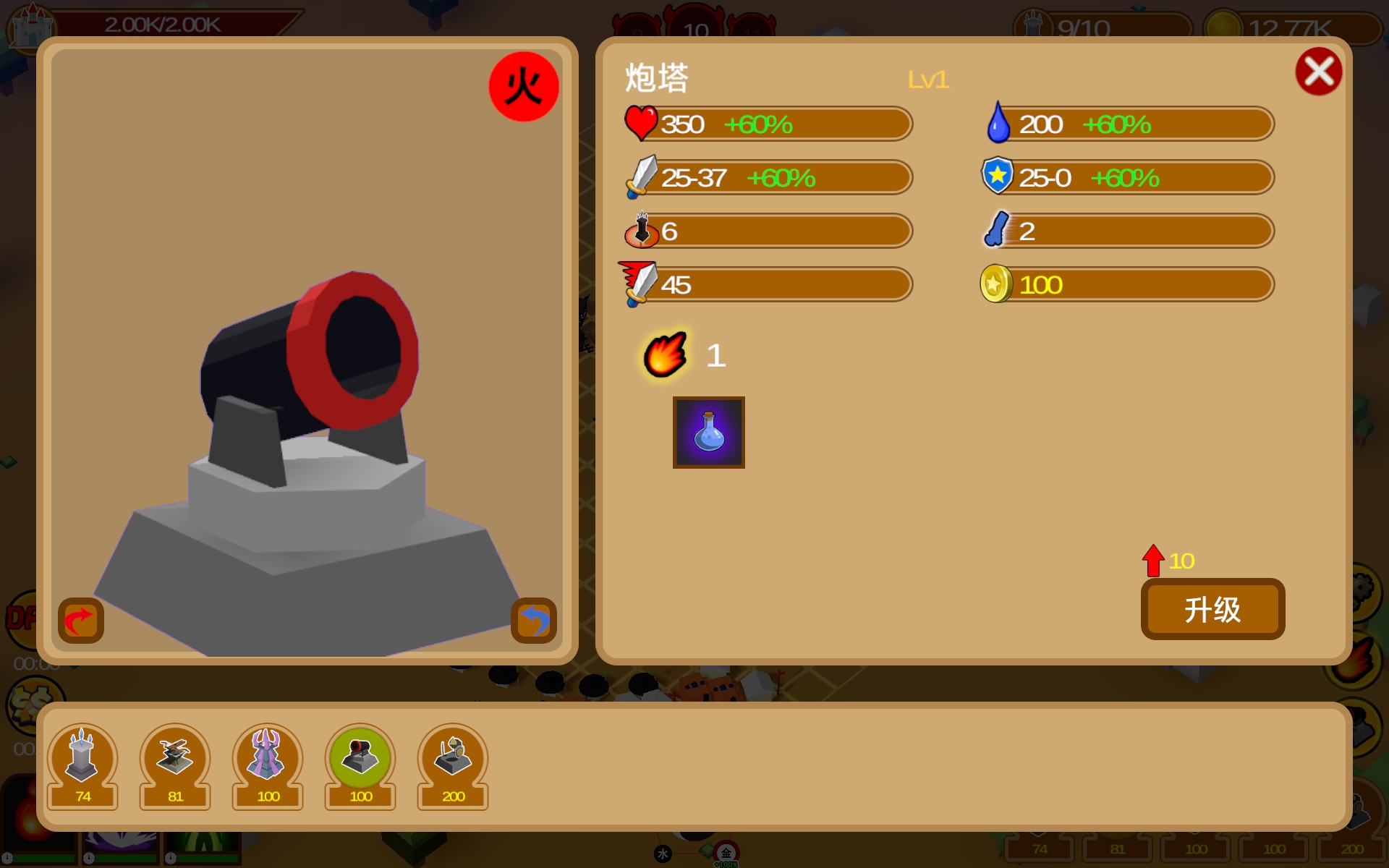The image size is (1389, 868).
Task: Select the cannon tower icon in the build bar
Action: [360, 756]
